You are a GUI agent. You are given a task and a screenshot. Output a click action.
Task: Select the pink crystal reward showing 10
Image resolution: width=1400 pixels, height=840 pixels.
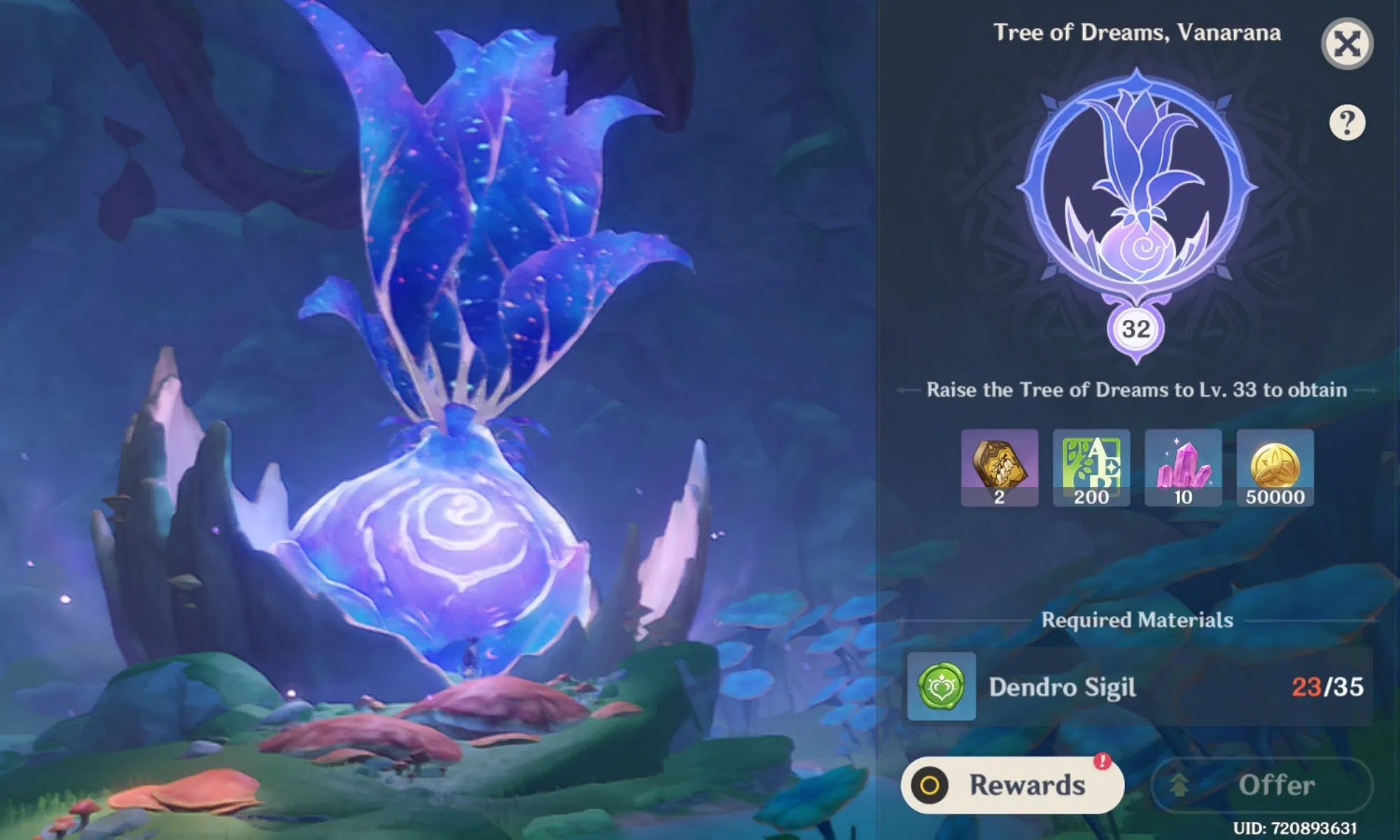coord(1182,469)
